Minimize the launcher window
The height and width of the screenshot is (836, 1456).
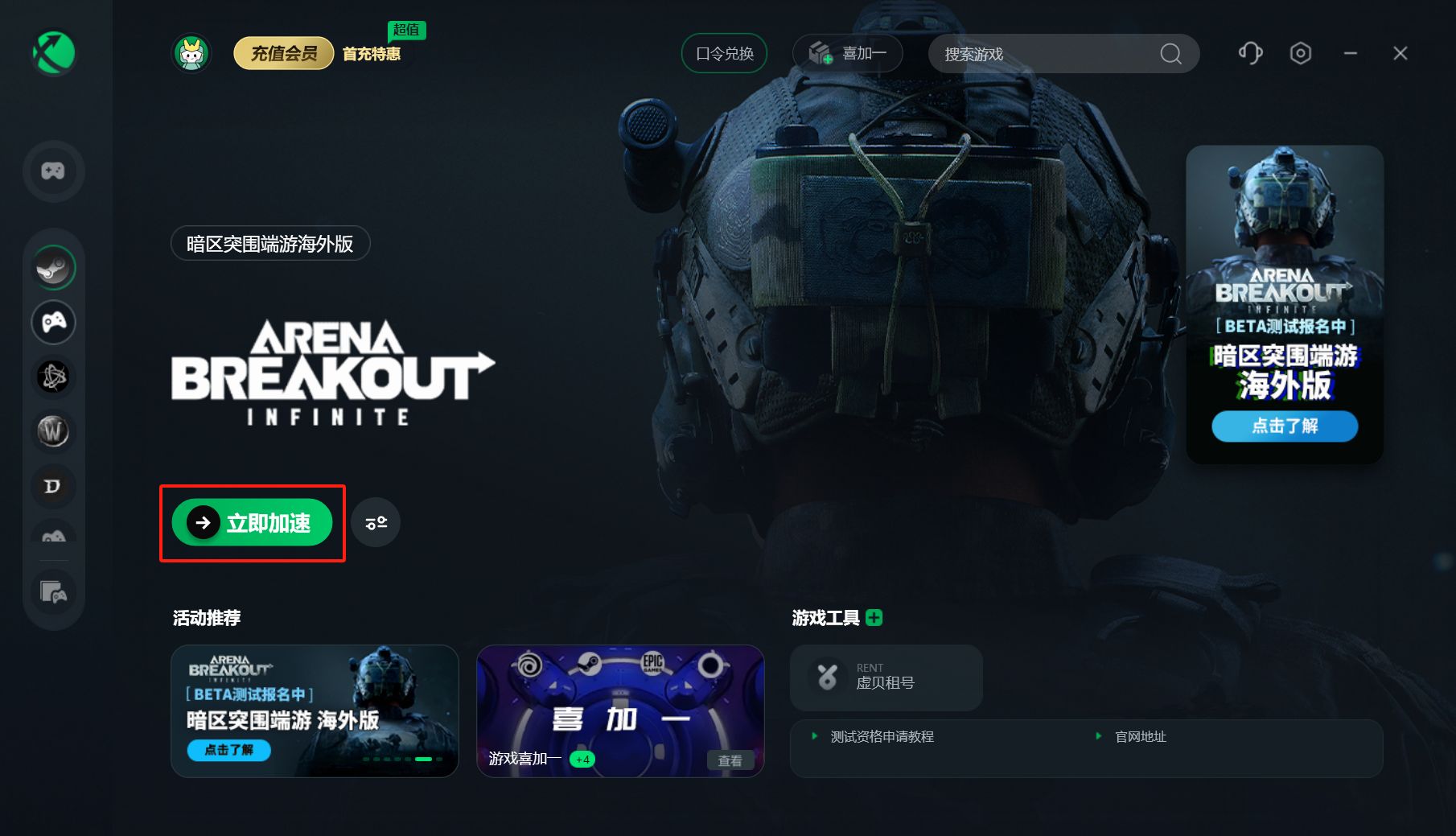(x=1351, y=54)
